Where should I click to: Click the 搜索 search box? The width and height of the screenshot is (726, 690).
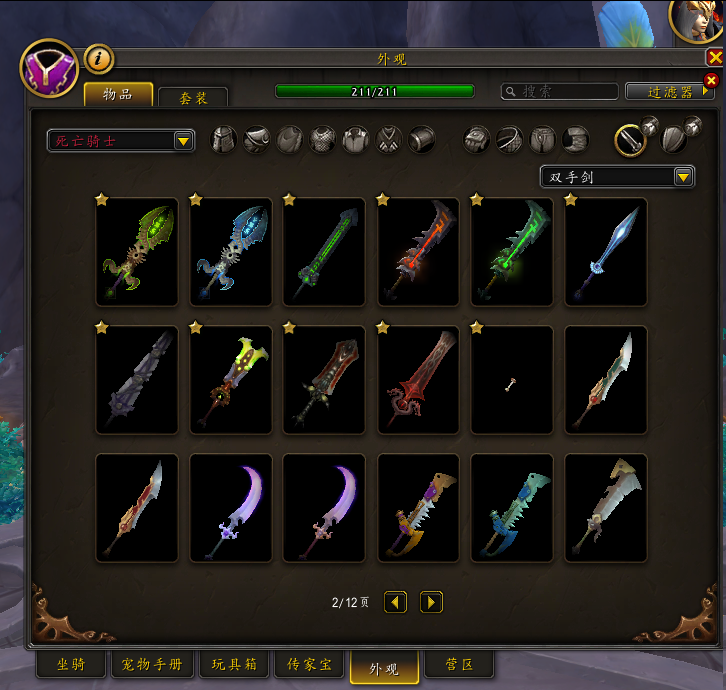coord(558,91)
